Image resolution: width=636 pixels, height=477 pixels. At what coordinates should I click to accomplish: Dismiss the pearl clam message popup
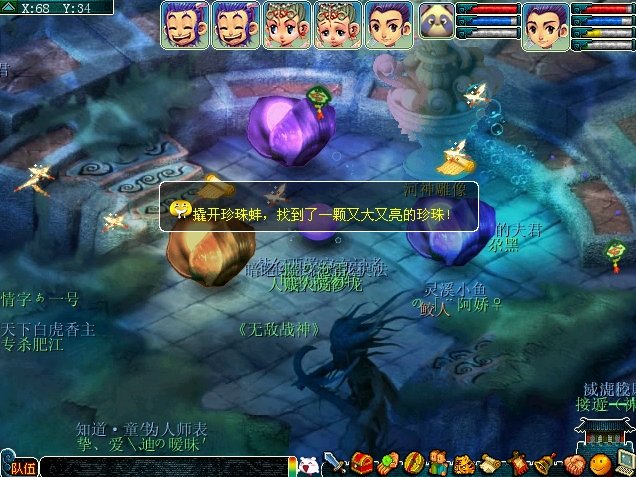pyautogui.click(x=318, y=207)
